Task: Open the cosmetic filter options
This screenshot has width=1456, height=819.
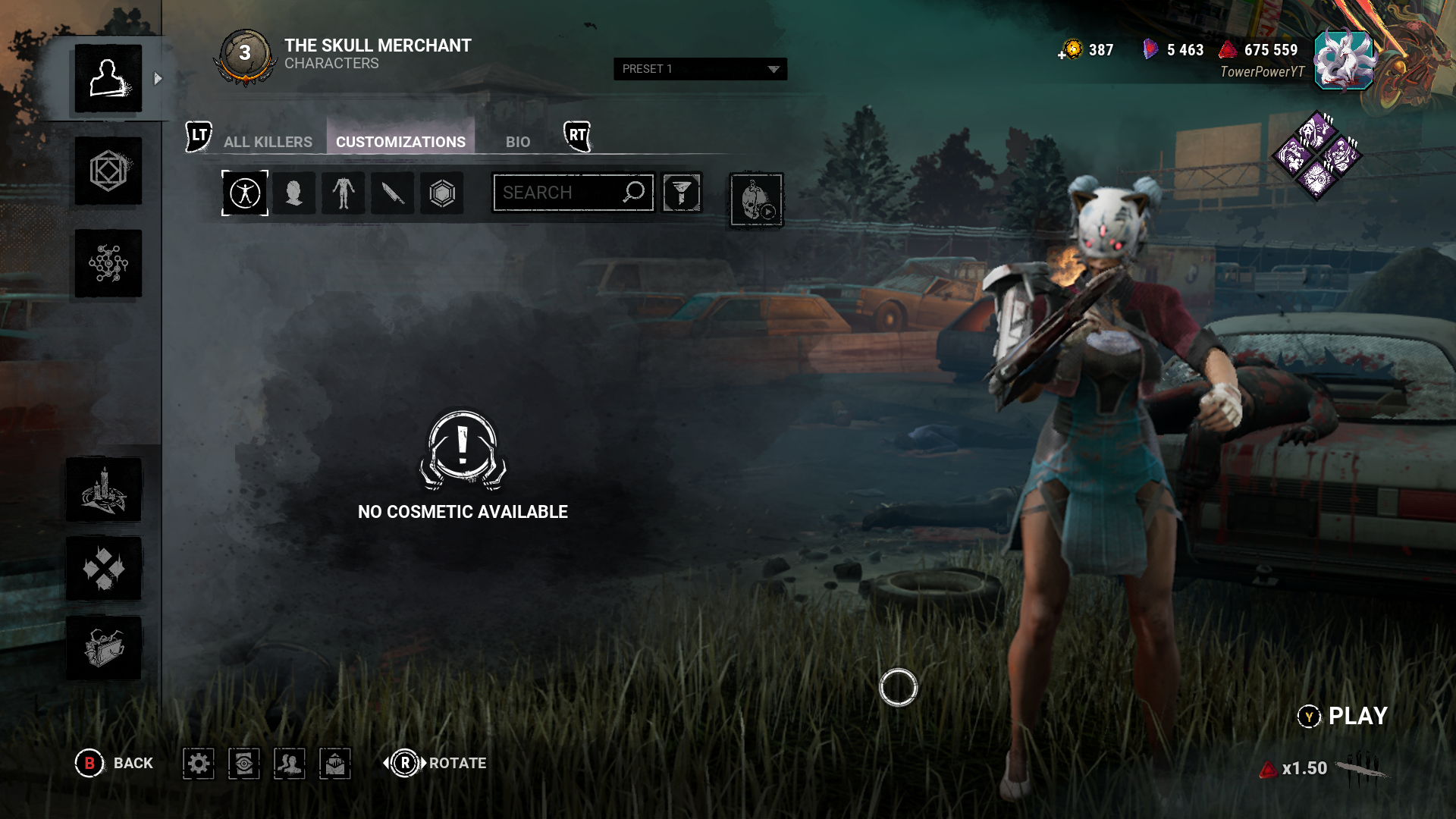Action: pos(681,193)
